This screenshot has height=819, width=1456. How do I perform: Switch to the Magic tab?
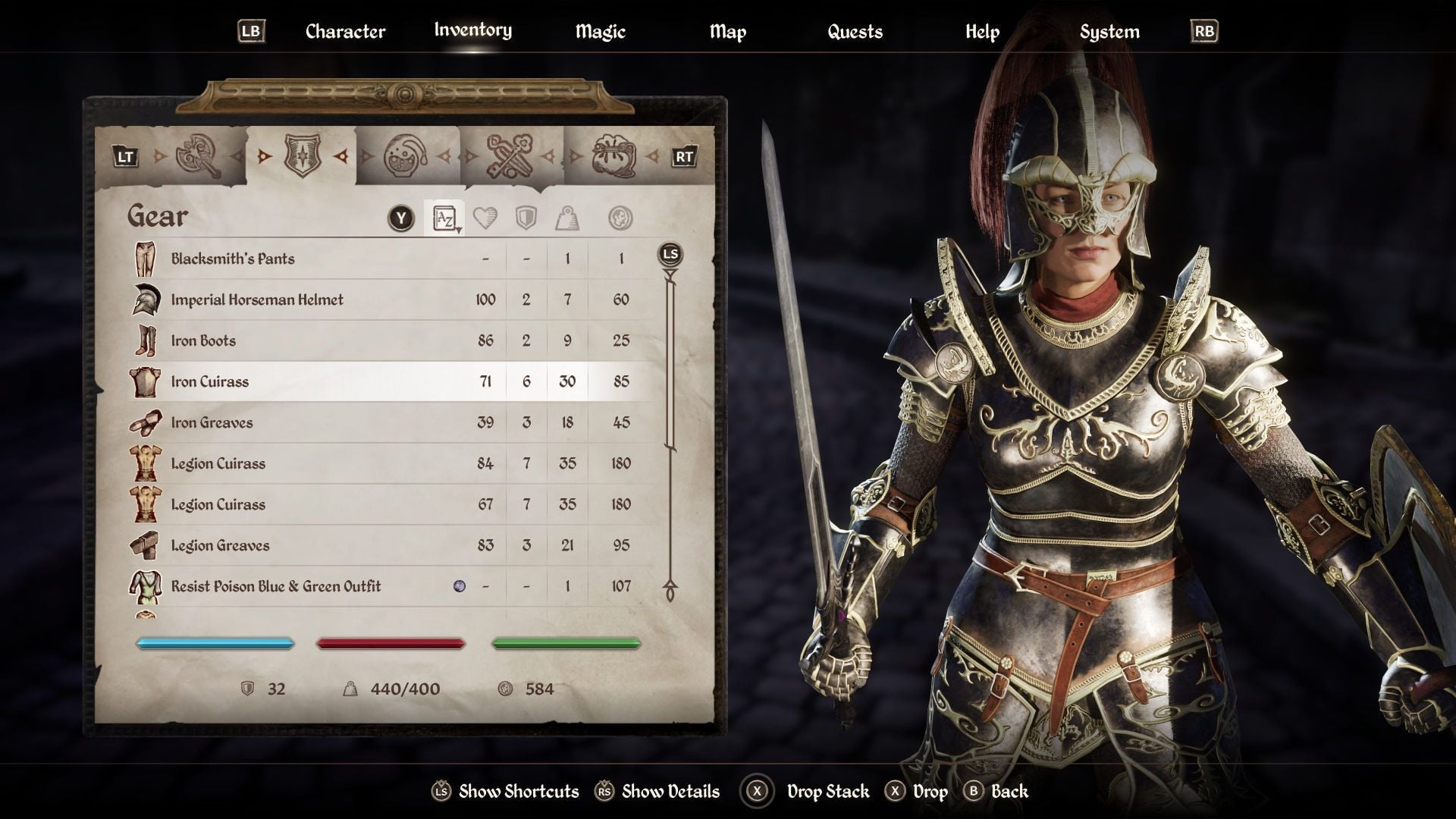[600, 32]
